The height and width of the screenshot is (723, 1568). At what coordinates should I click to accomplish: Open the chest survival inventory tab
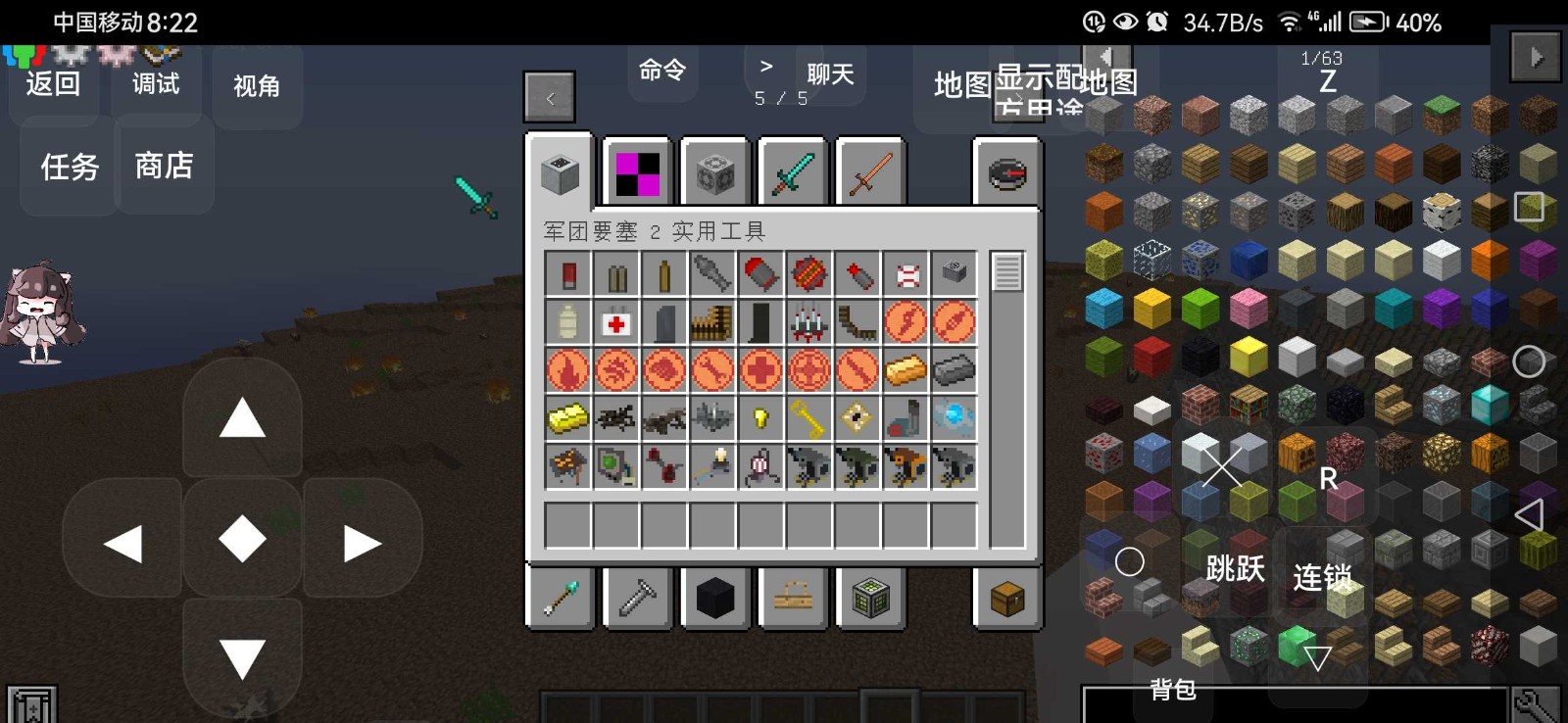(1006, 598)
